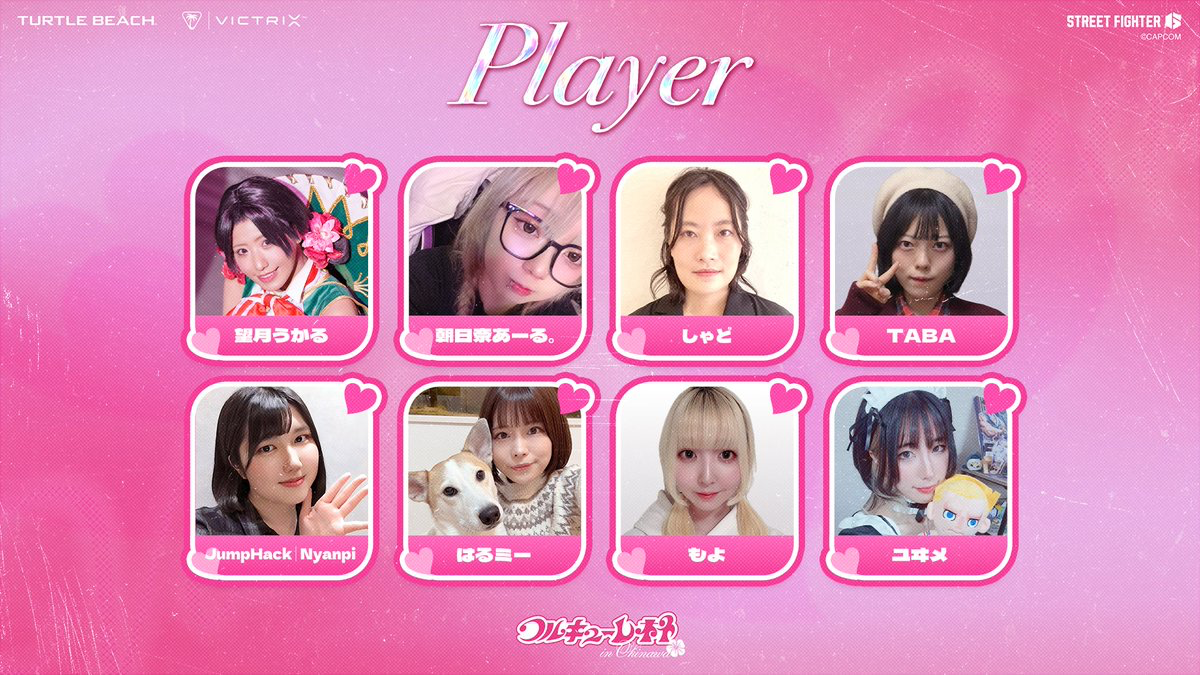The width and height of the screenshot is (1200, 675).
Task: Pick the しゃど player card
Action: click(x=708, y=256)
